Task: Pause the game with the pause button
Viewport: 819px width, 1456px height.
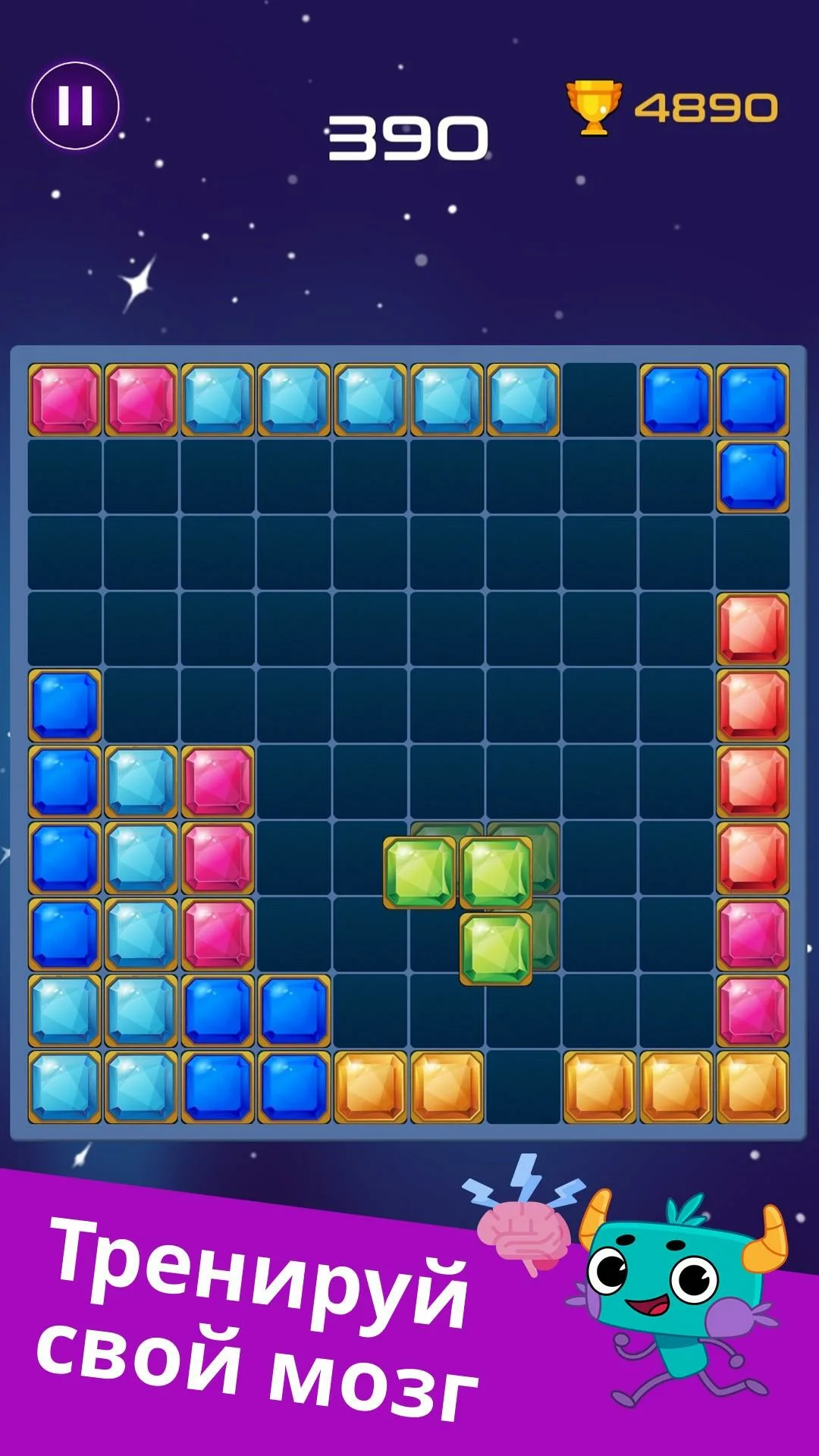Action: 75,105
